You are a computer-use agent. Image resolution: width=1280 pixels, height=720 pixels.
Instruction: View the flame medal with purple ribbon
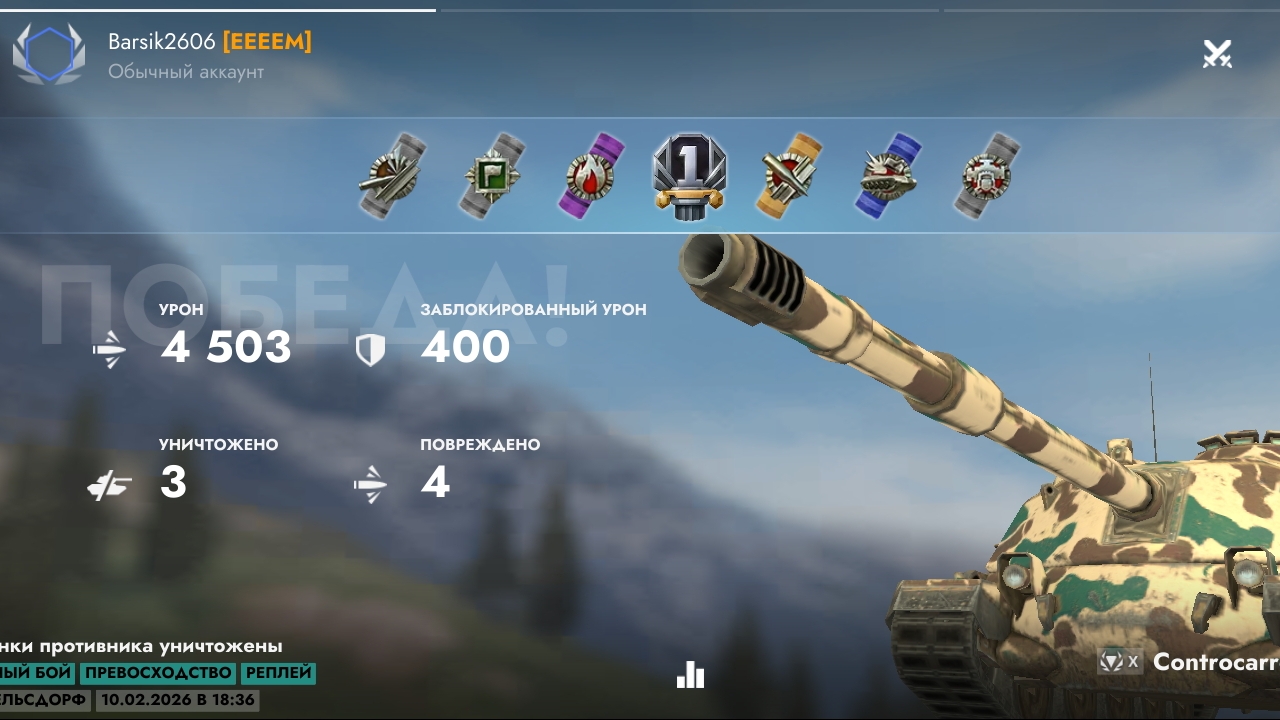592,174
